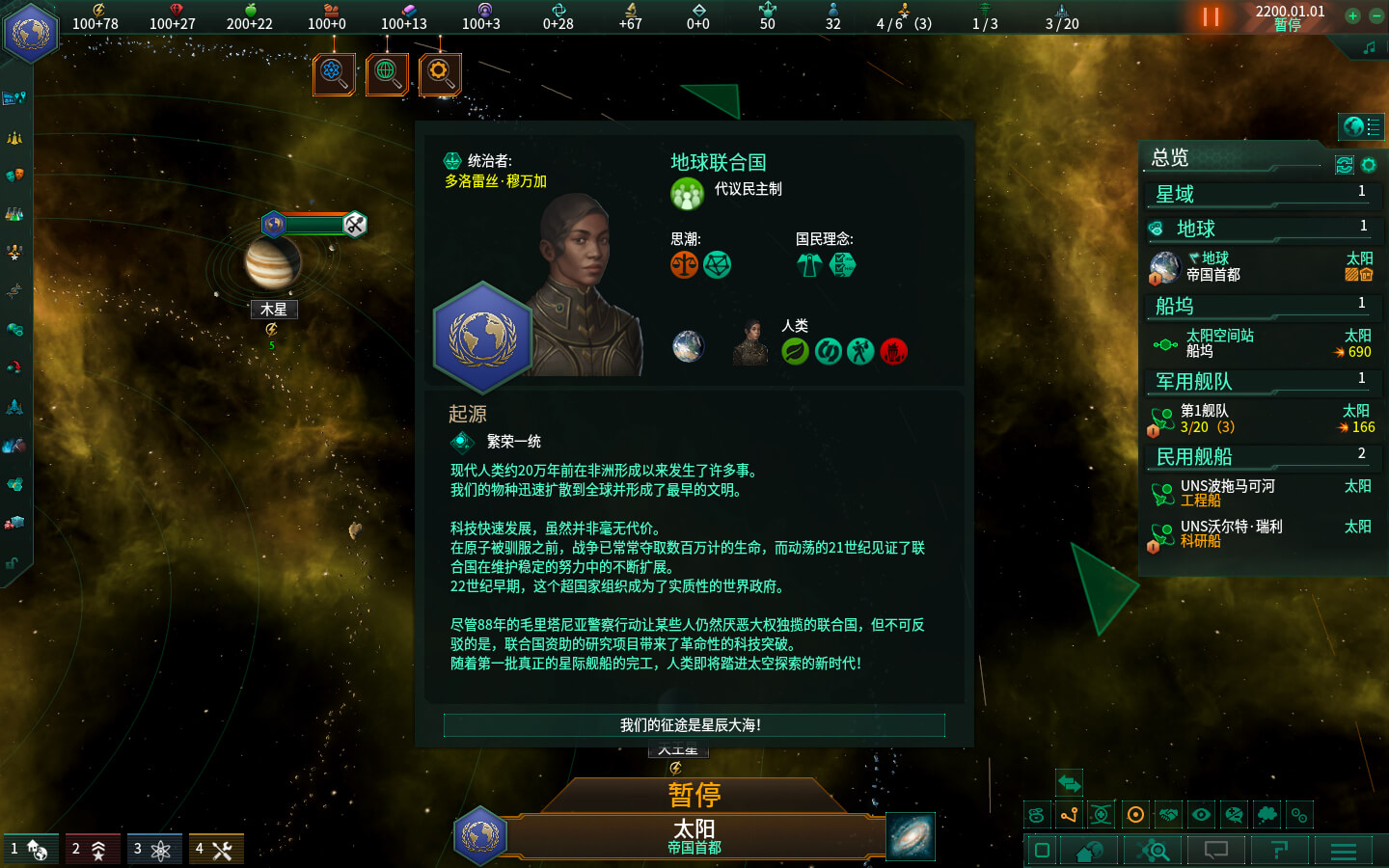
Task: Open the galaxy map view button
Action: [x=911, y=835]
